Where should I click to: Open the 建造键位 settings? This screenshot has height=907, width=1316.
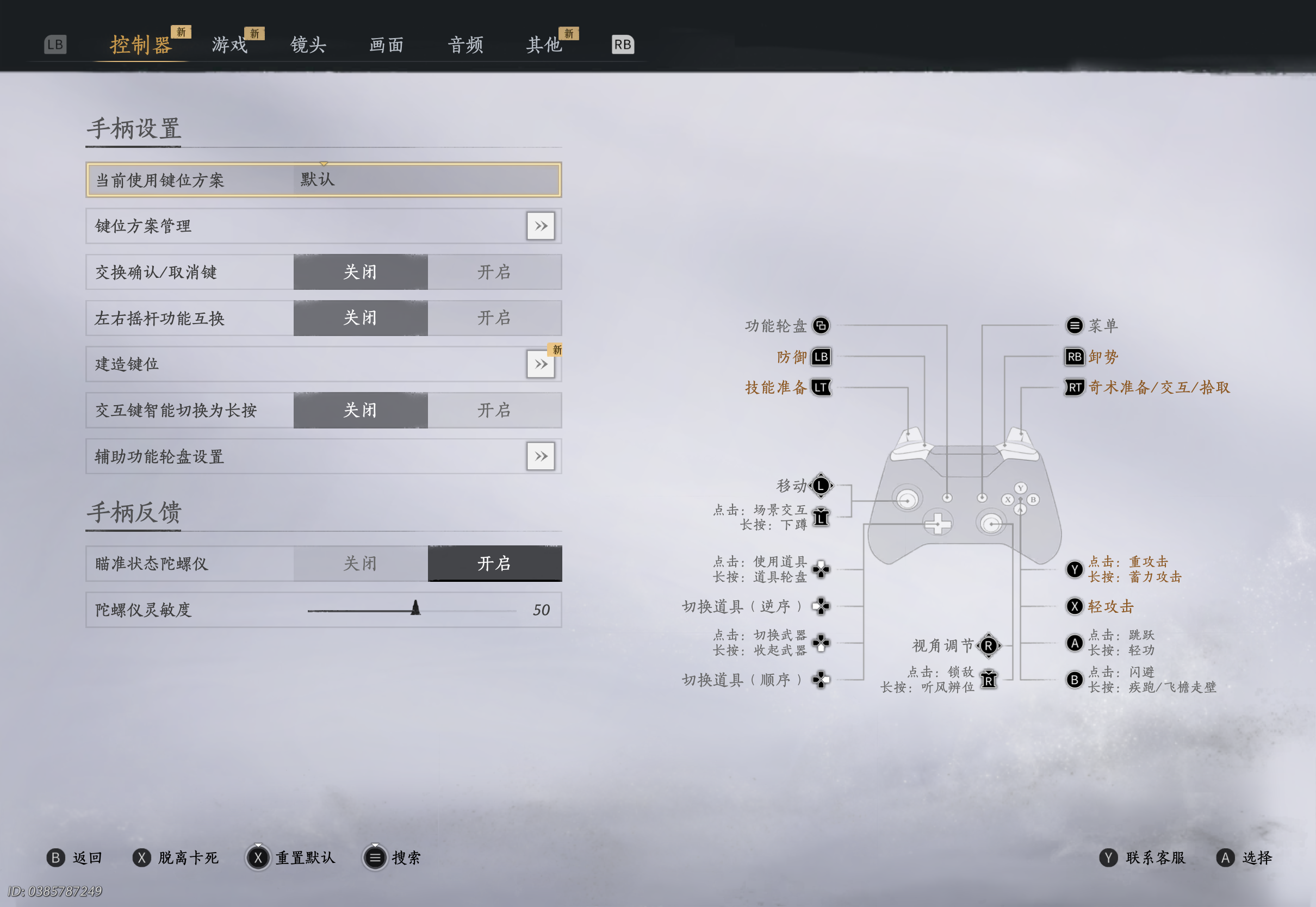pyautogui.click(x=541, y=364)
